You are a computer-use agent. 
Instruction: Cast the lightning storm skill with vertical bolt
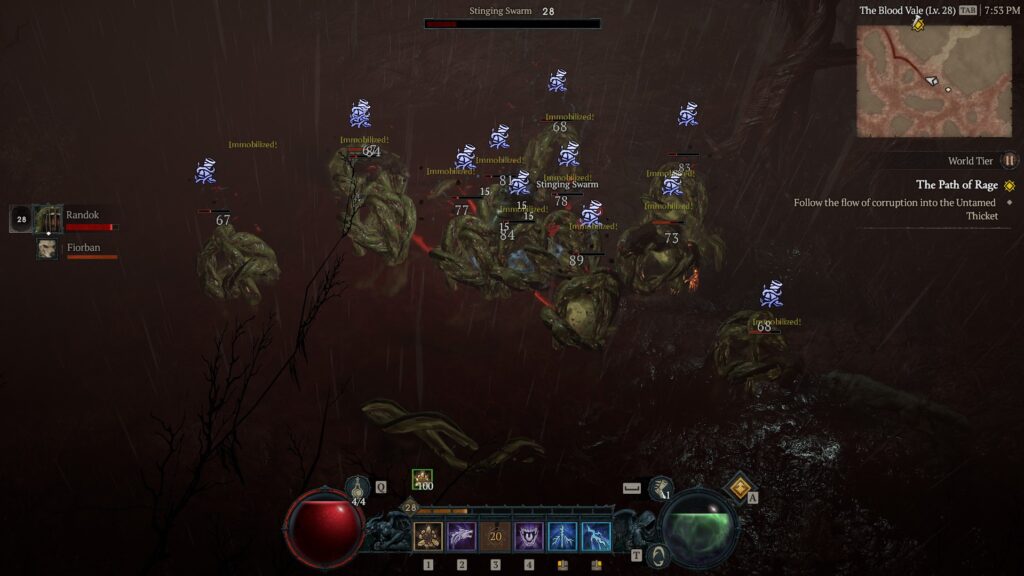tap(562, 537)
